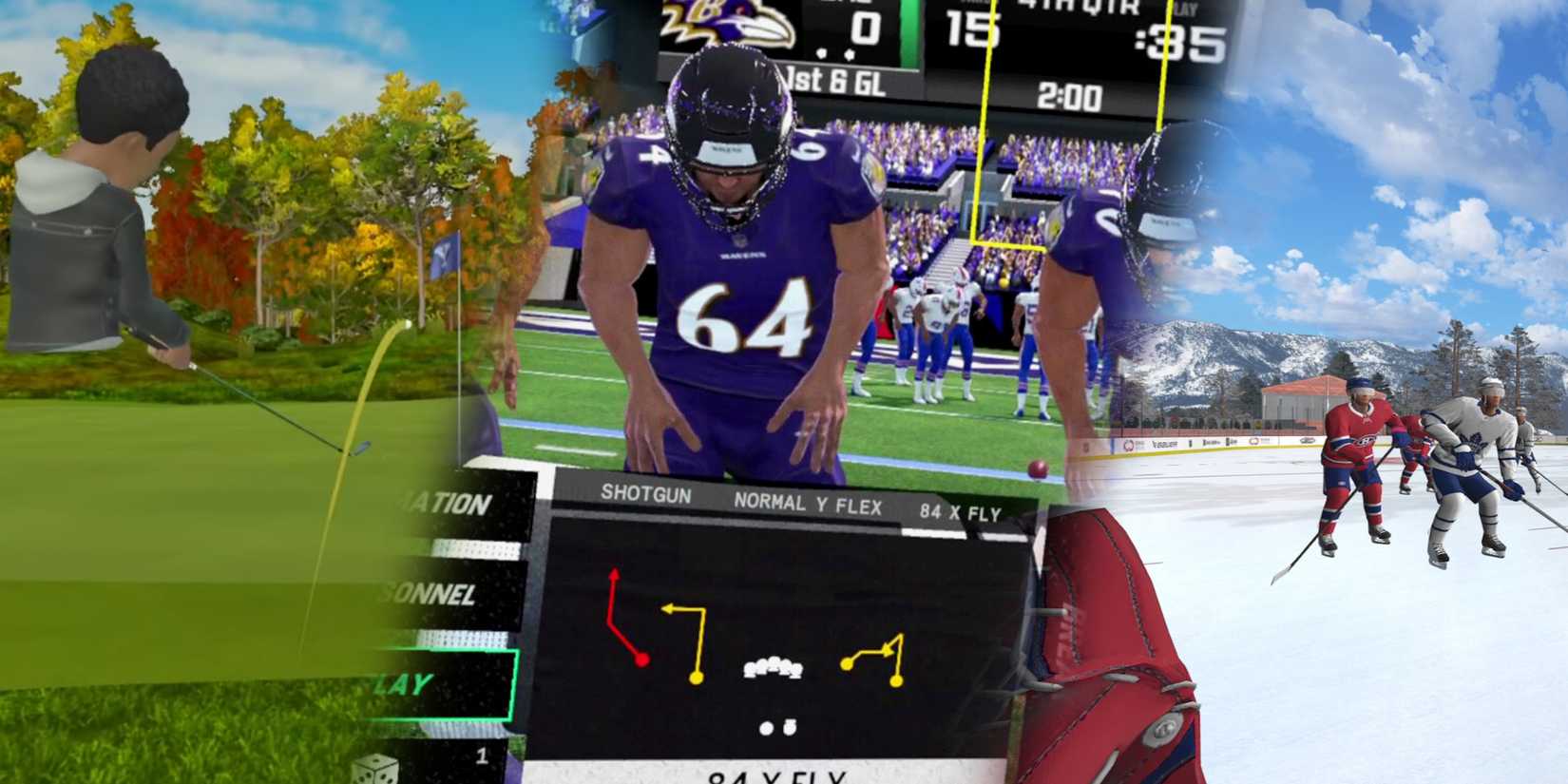Expand the NORMAL Y FLEX set
Screen dimensions: 1568x784
[x=809, y=503]
